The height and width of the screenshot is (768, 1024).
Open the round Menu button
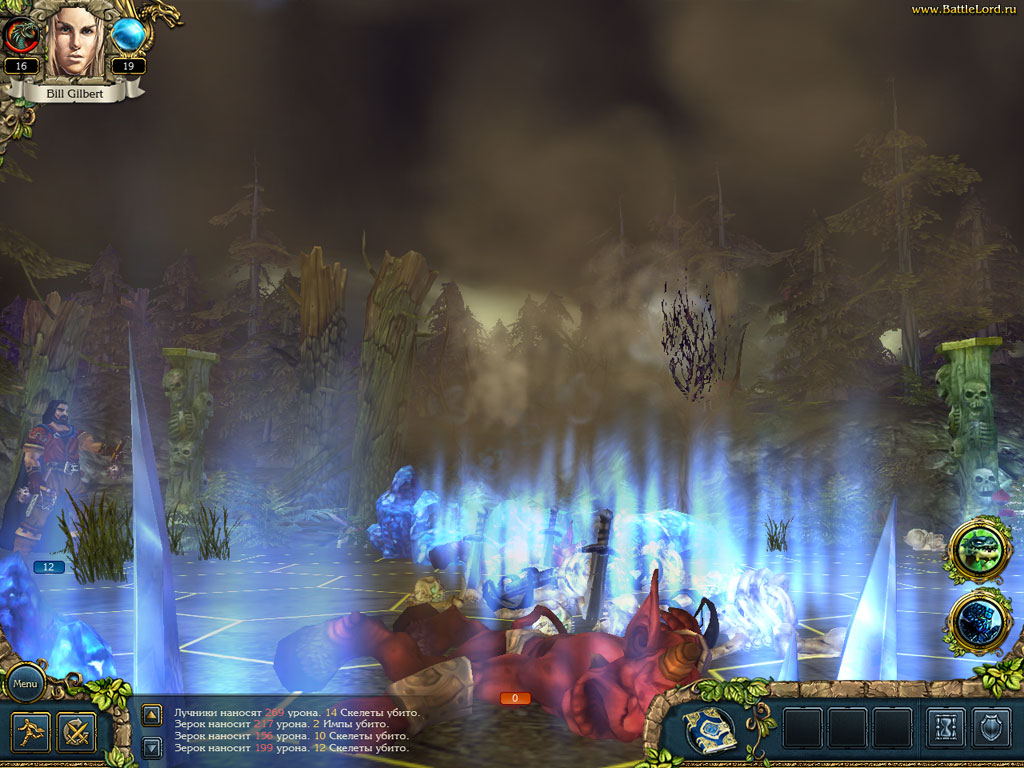click(25, 683)
